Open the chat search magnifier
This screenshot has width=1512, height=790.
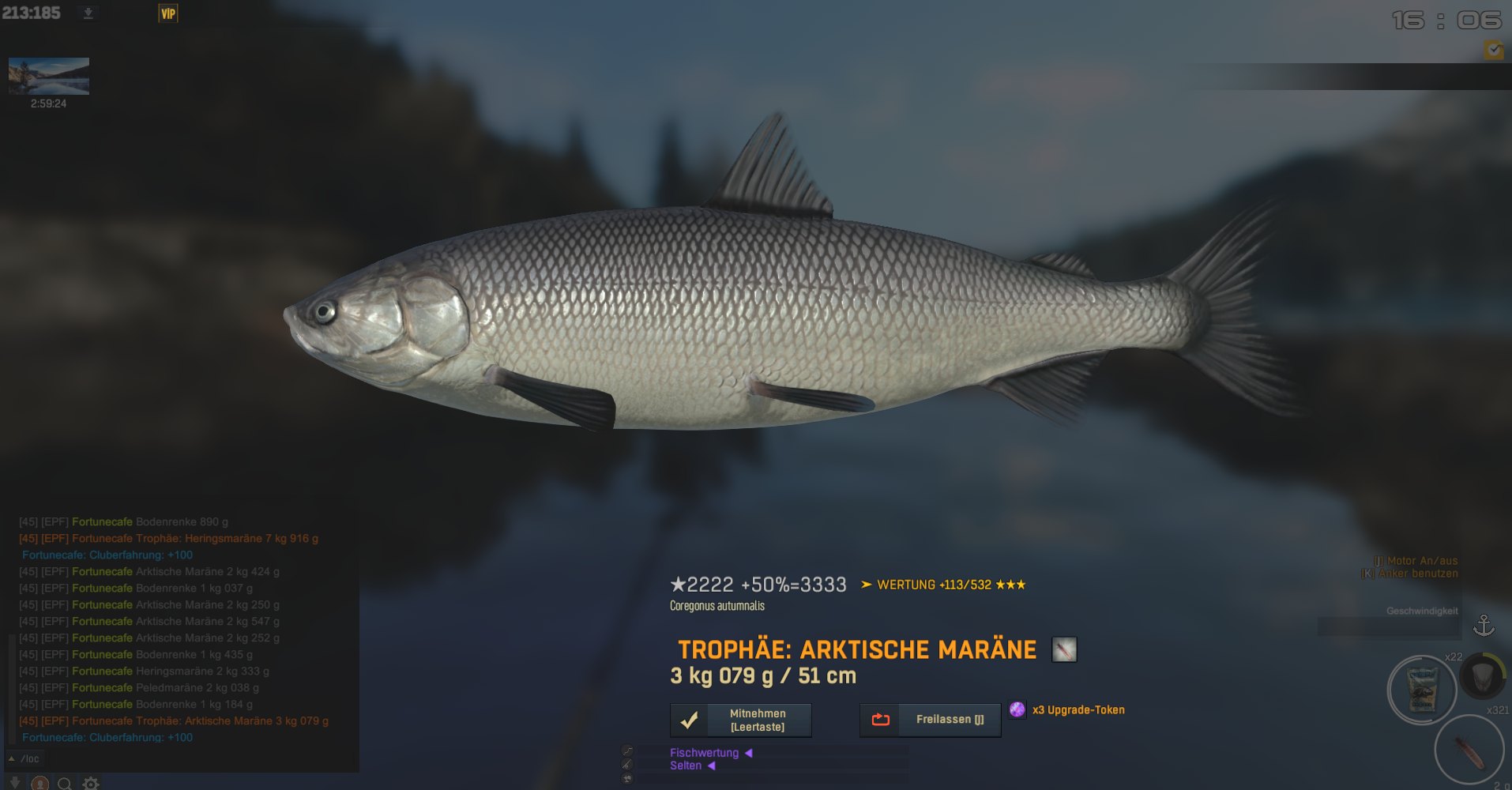click(65, 783)
